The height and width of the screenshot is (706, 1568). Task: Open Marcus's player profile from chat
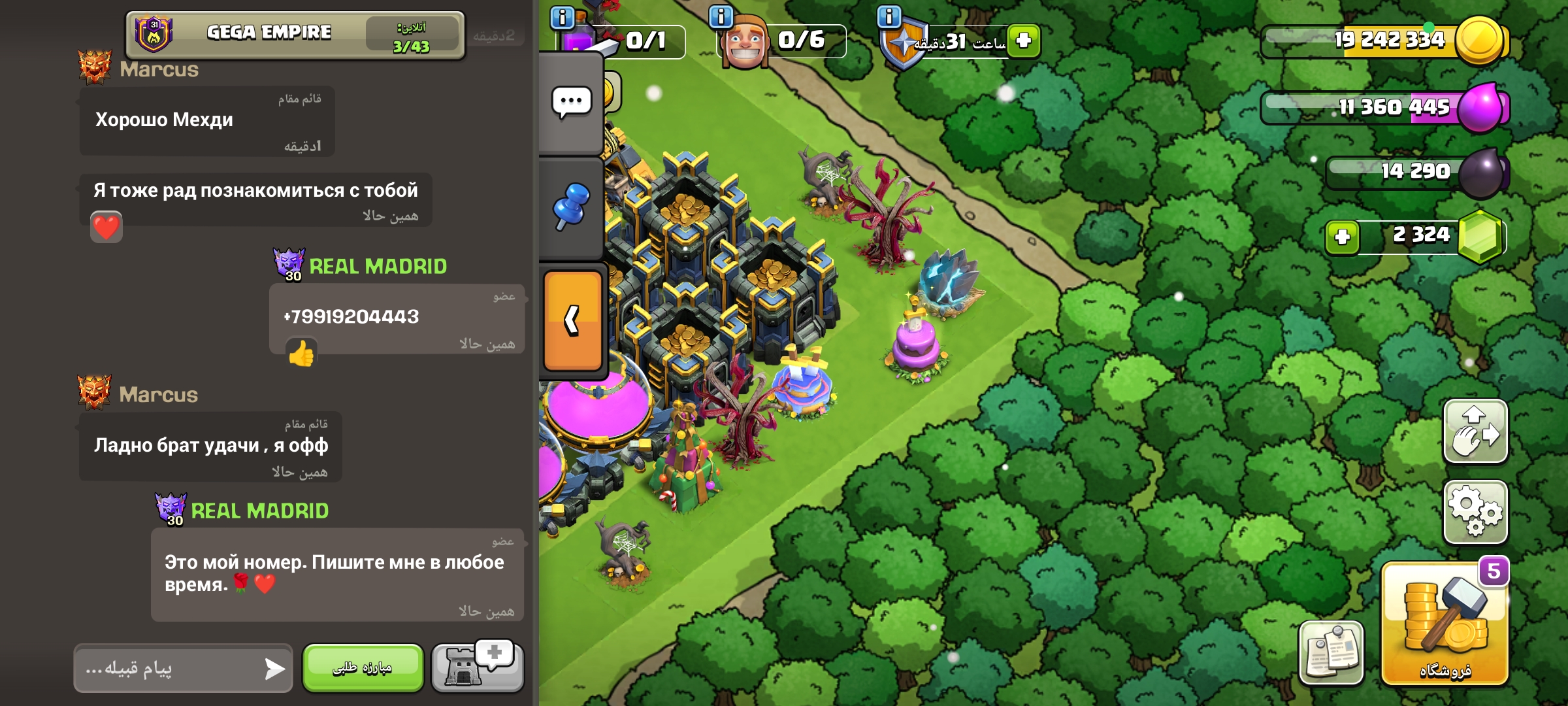159,69
